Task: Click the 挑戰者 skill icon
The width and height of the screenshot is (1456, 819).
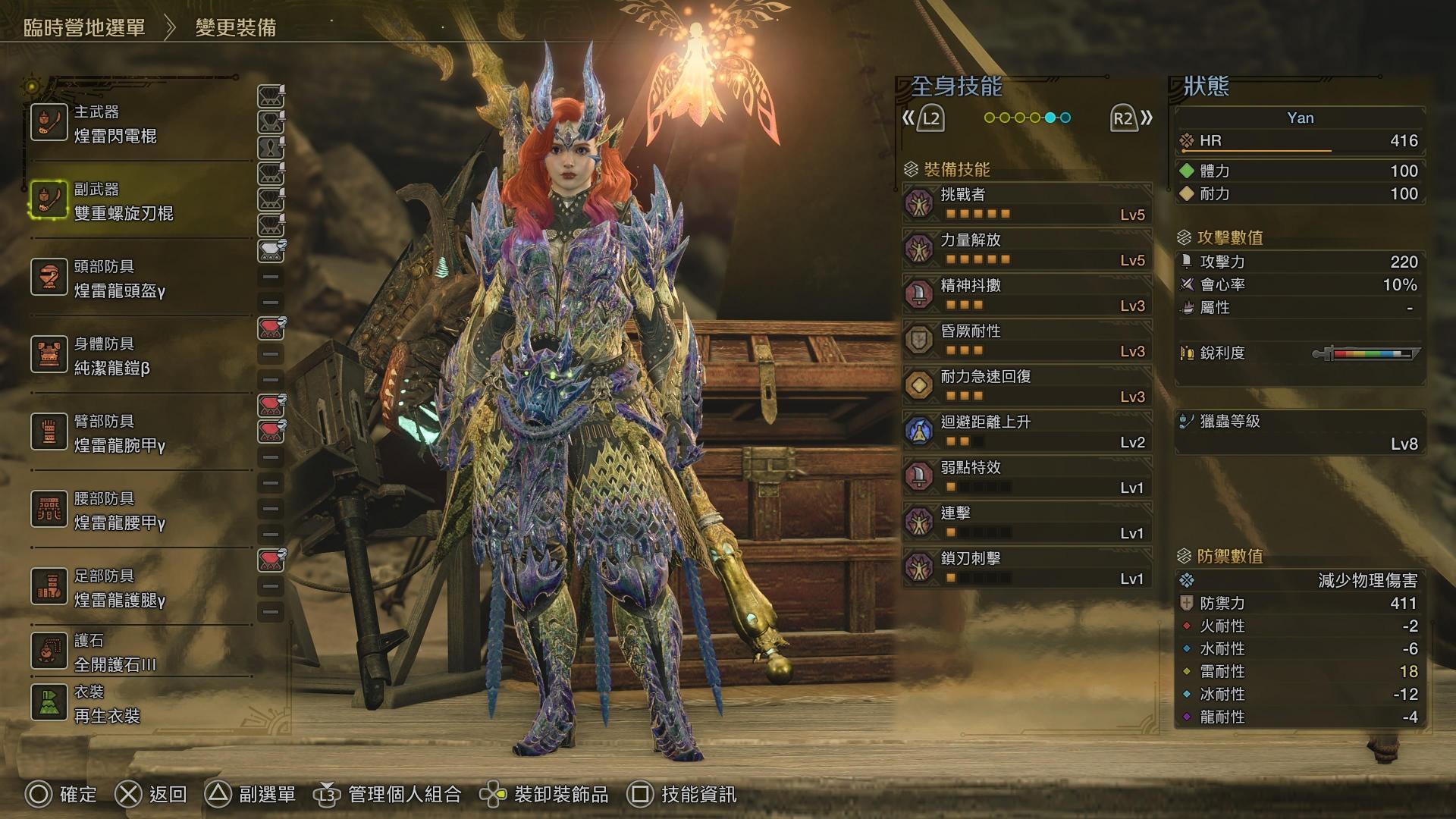Action: pyautogui.click(x=919, y=203)
